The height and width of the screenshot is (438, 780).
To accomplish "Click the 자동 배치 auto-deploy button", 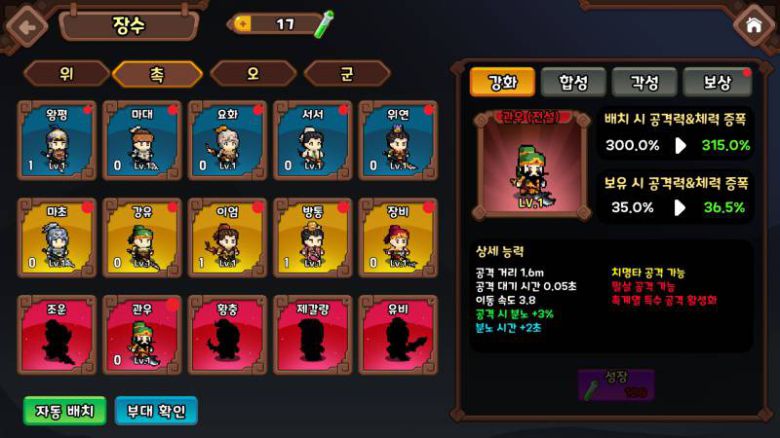I will coord(65,410).
